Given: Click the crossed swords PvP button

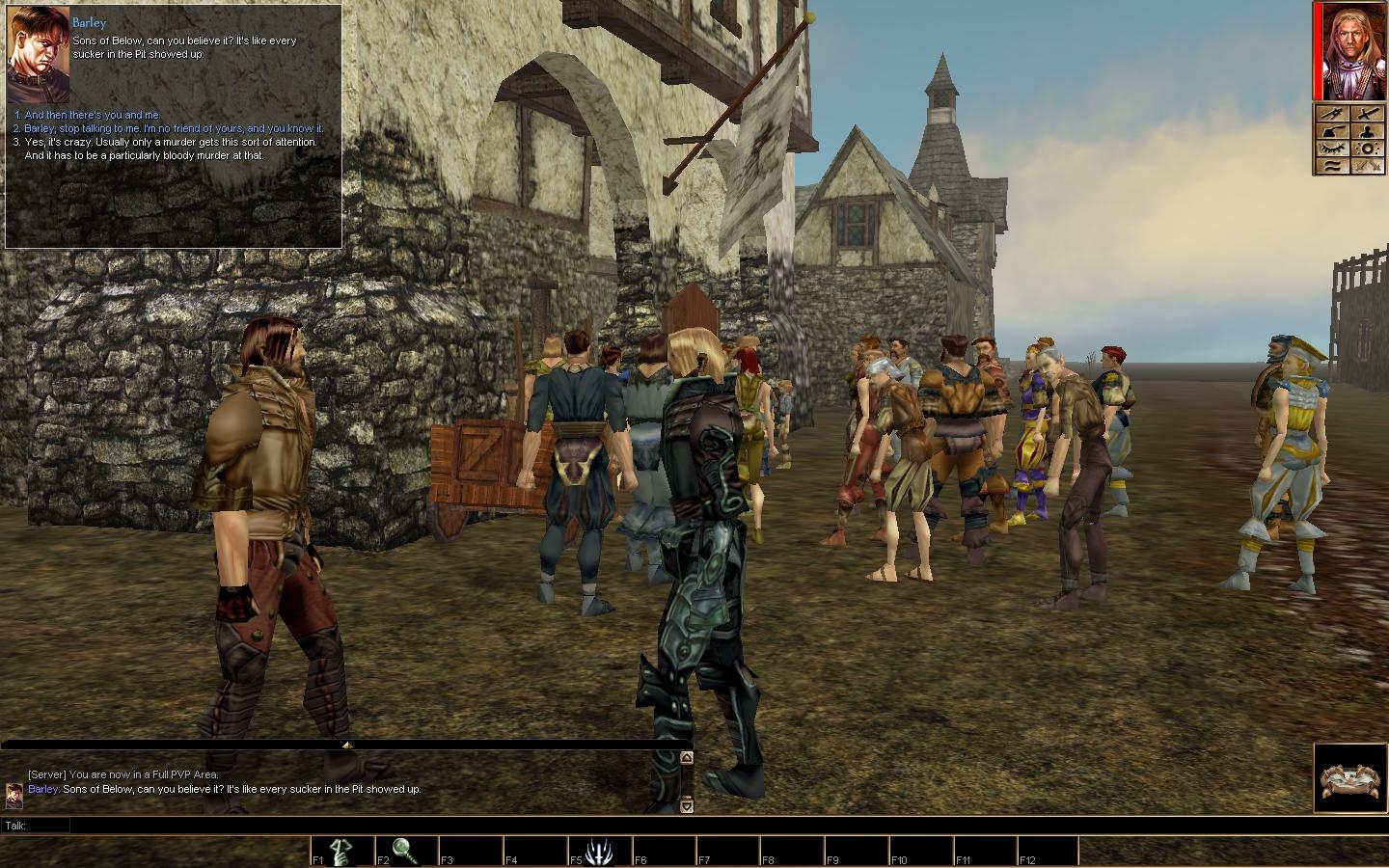Looking at the screenshot, I should (x=1368, y=165).
